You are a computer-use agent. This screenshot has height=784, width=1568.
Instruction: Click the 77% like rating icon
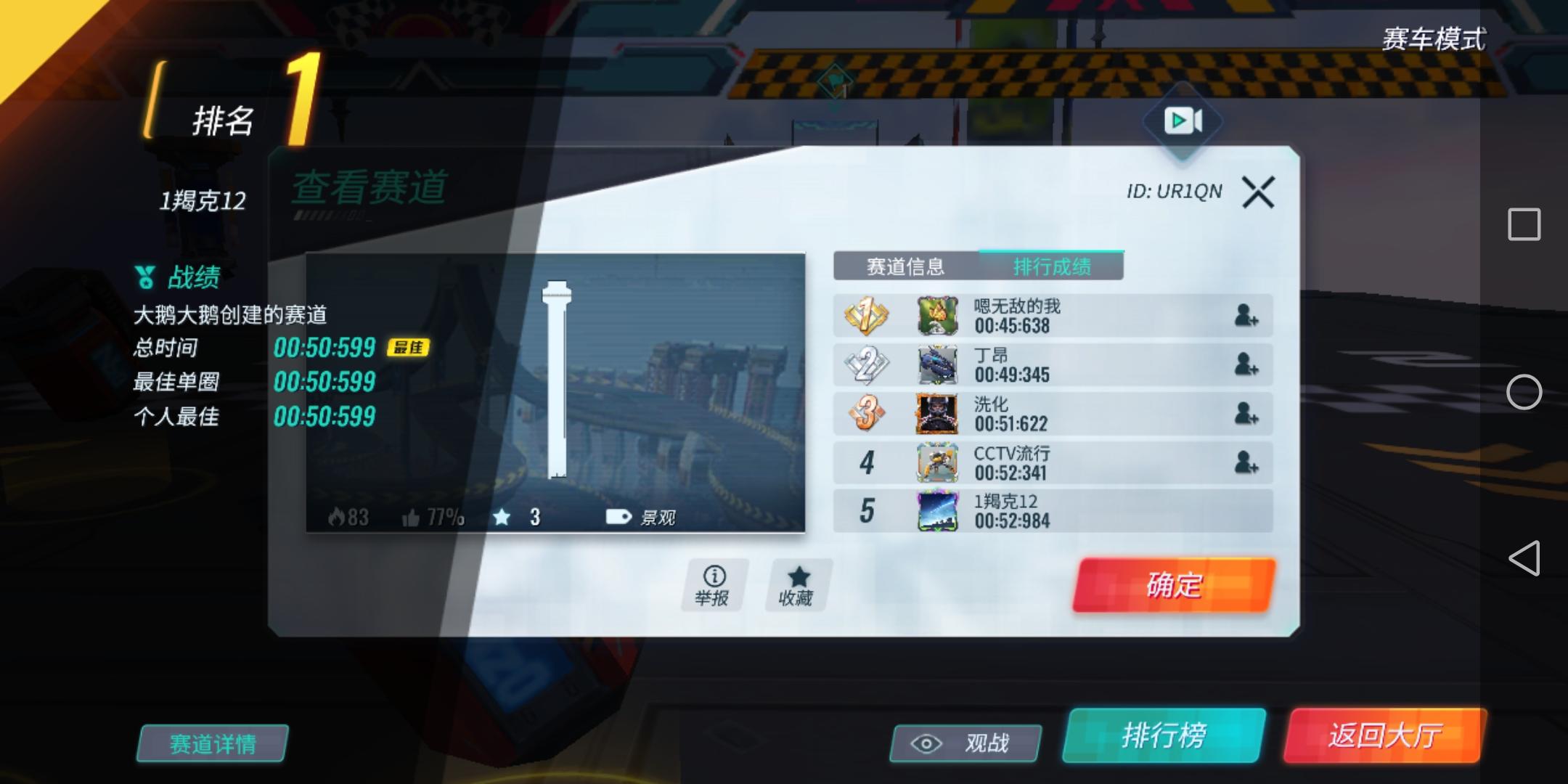click(x=412, y=518)
